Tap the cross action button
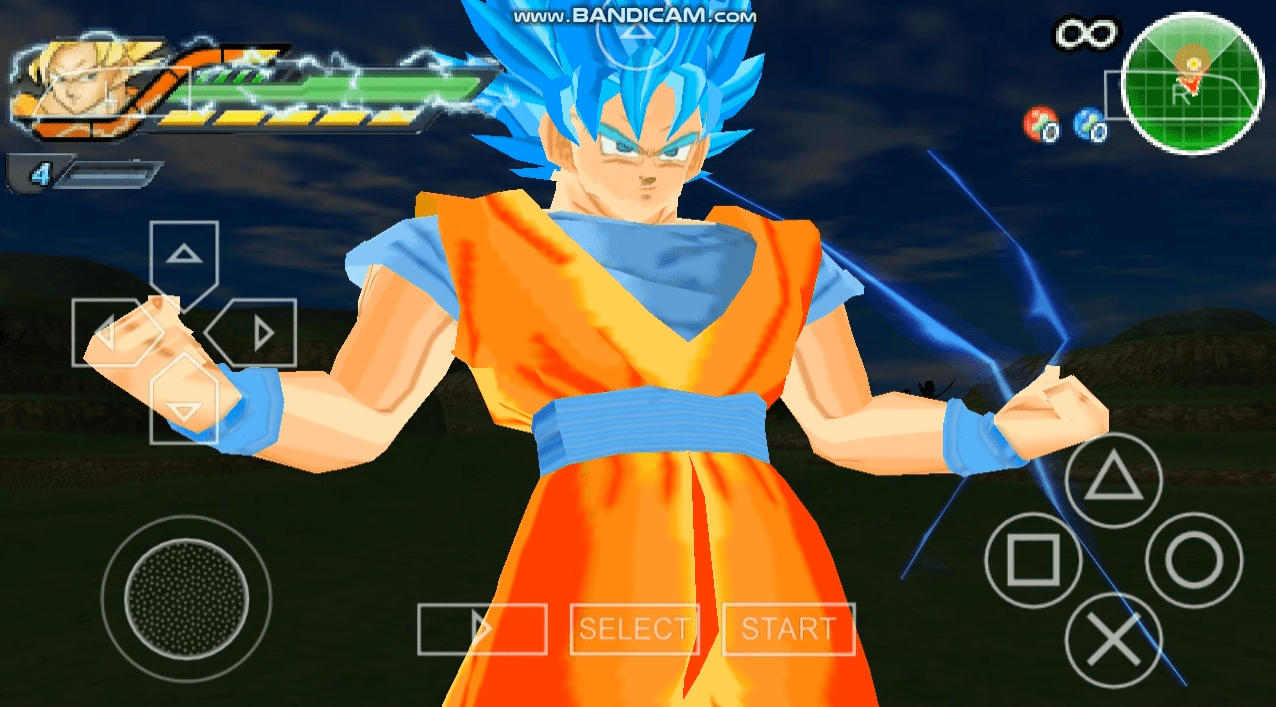Screen dimensions: 1276x707 tap(1113, 640)
